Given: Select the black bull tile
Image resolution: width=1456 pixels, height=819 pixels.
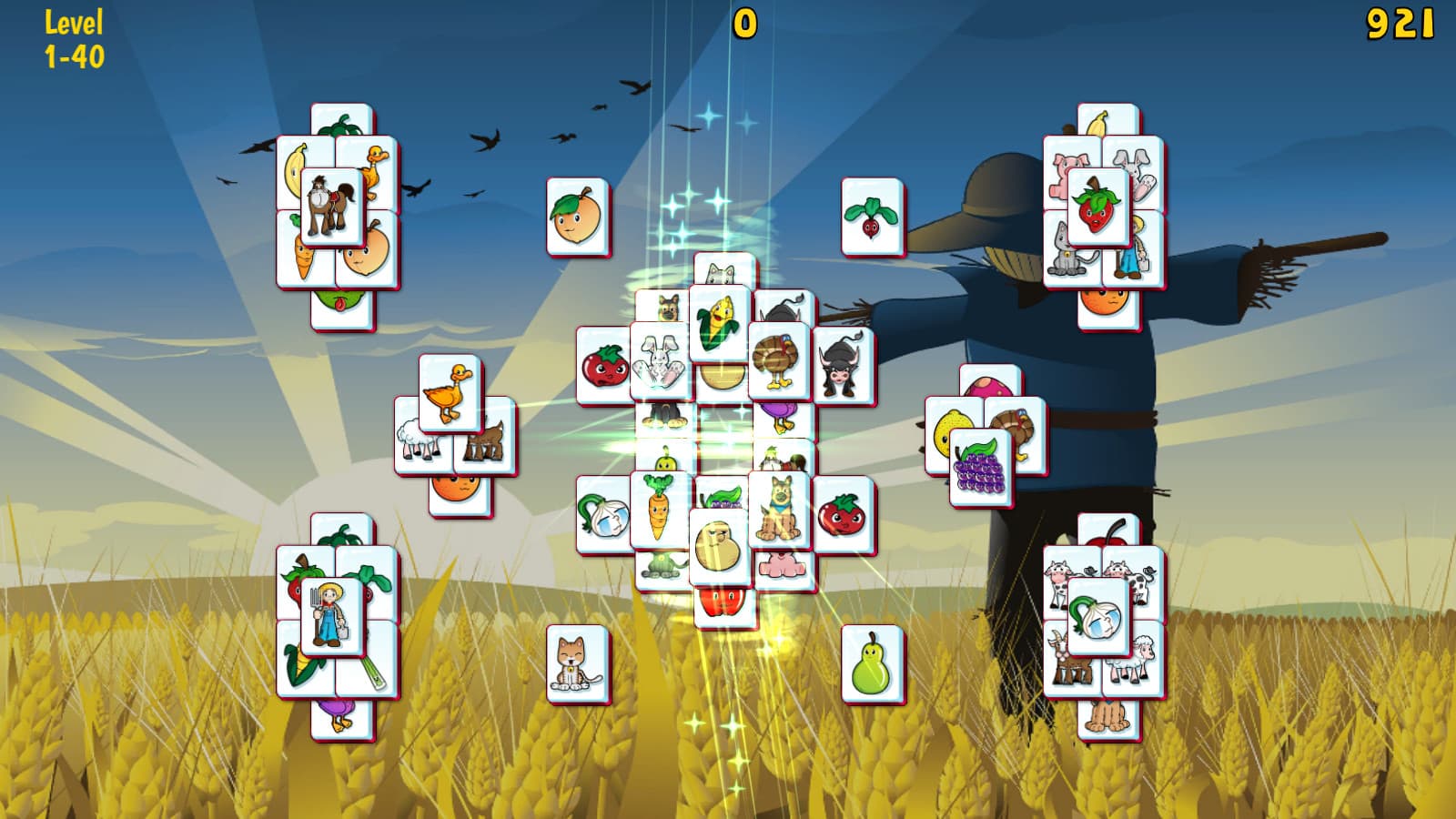Looking at the screenshot, I should click(x=842, y=364).
